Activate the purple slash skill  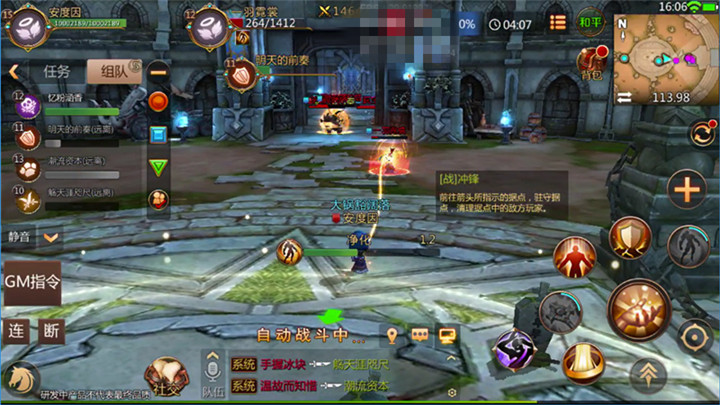point(514,350)
